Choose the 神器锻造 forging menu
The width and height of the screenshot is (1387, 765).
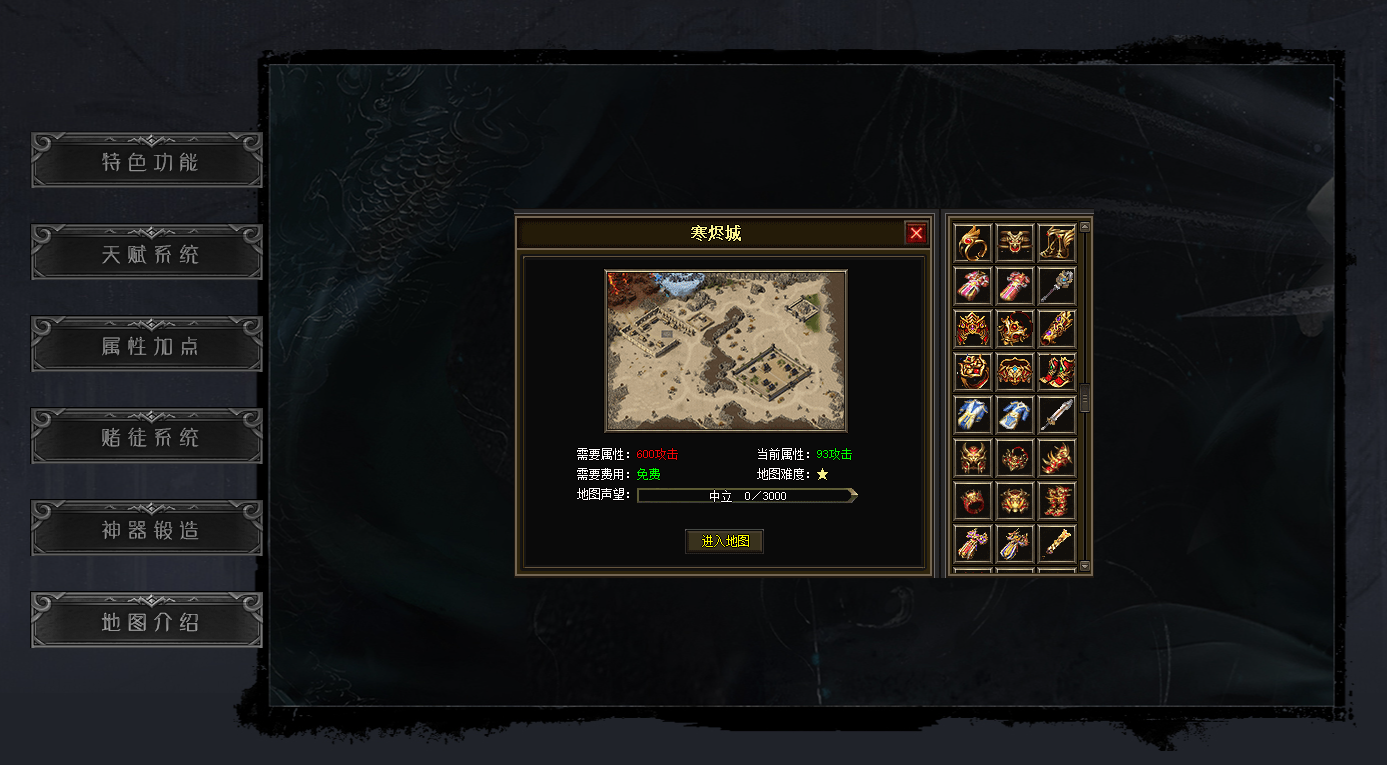click(x=148, y=529)
